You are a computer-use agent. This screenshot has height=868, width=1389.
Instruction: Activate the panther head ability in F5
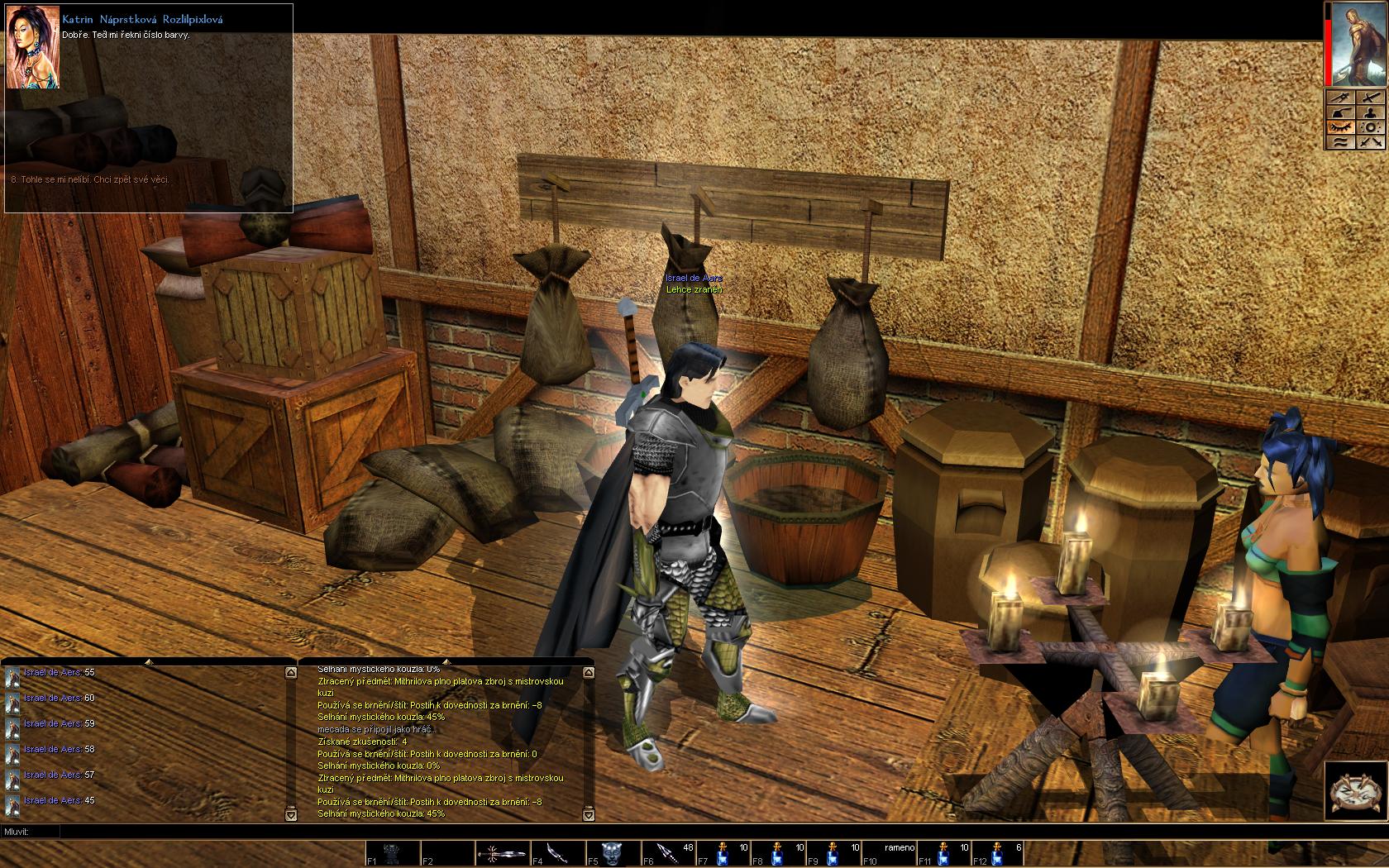tap(613, 853)
